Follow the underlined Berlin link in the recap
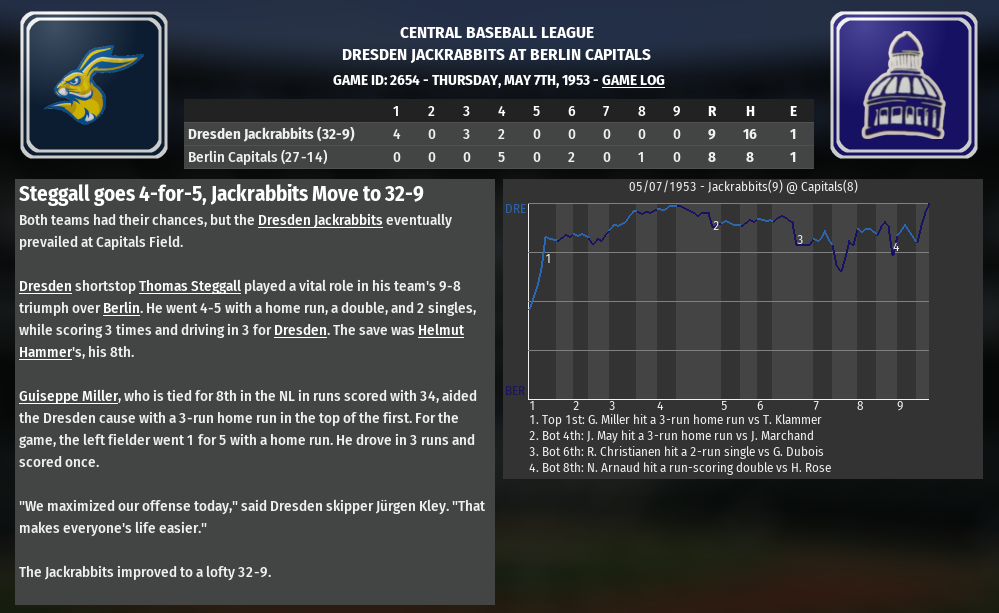 pos(121,308)
